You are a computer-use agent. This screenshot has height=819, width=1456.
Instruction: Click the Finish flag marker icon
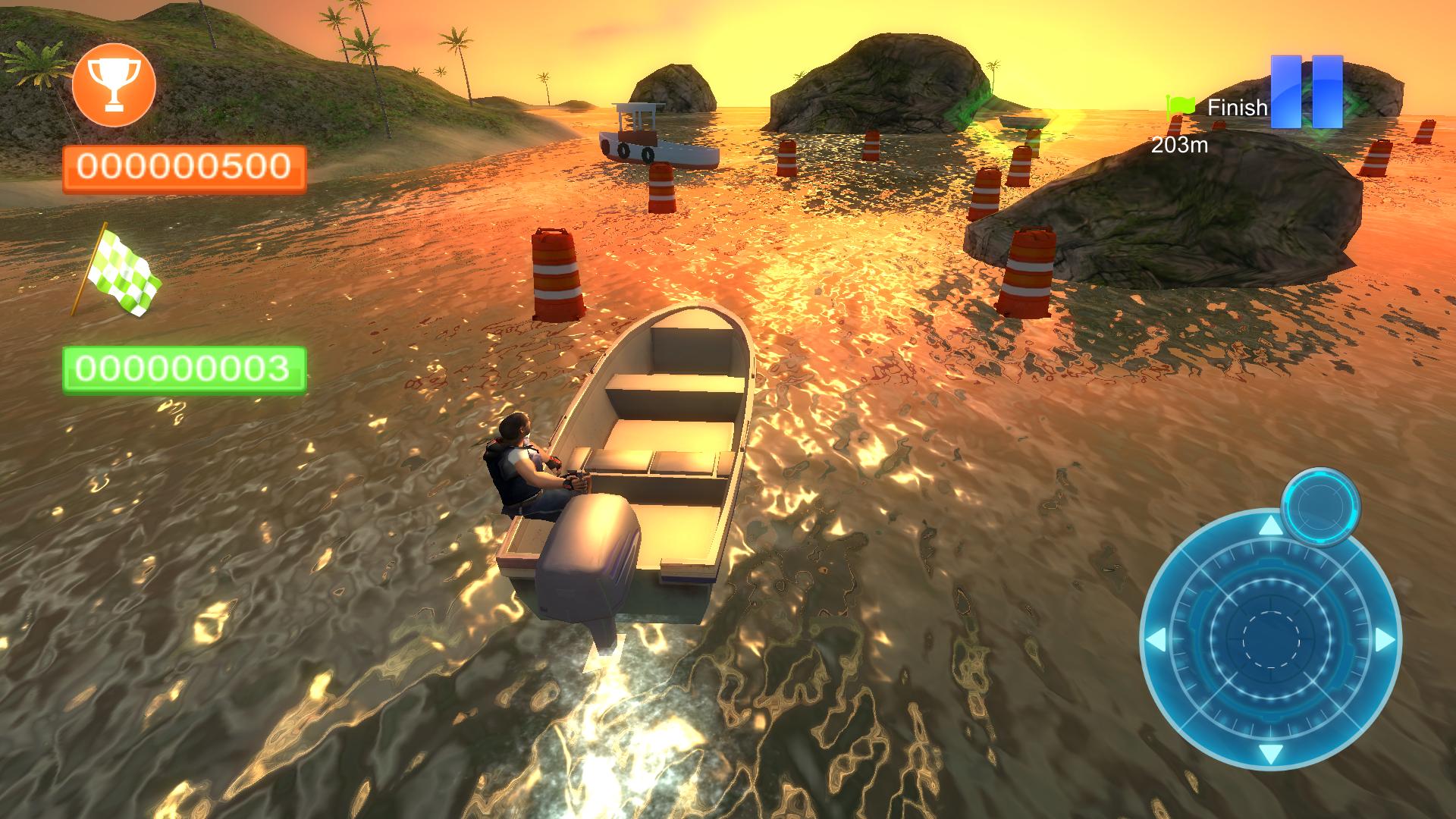[1181, 108]
